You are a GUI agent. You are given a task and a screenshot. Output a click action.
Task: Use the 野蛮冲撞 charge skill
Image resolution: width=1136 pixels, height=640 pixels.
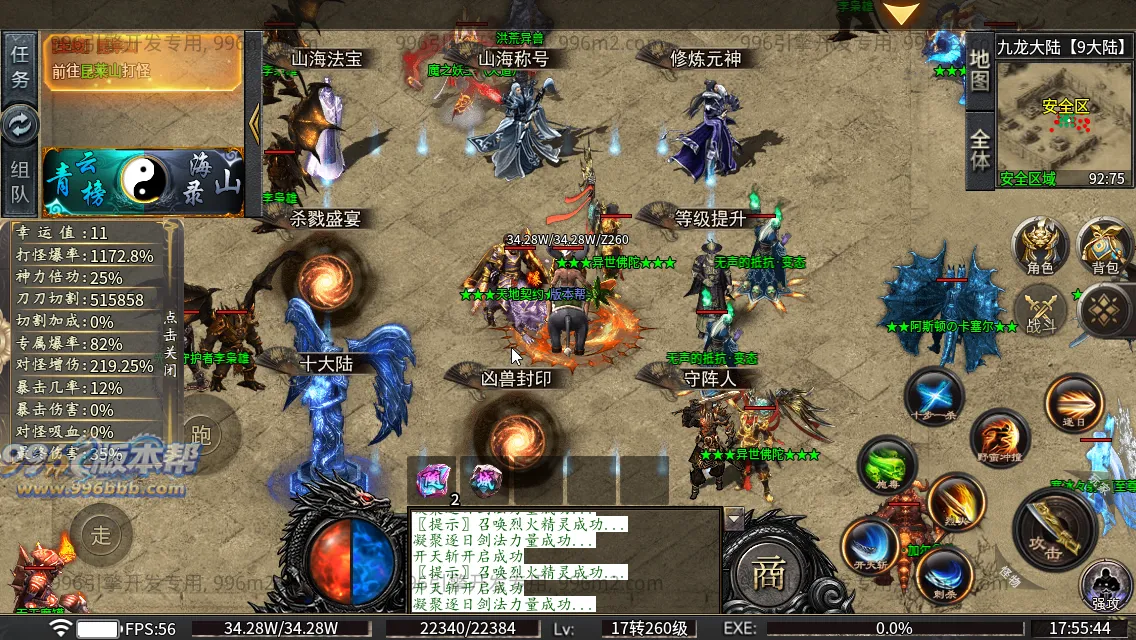(998, 438)
